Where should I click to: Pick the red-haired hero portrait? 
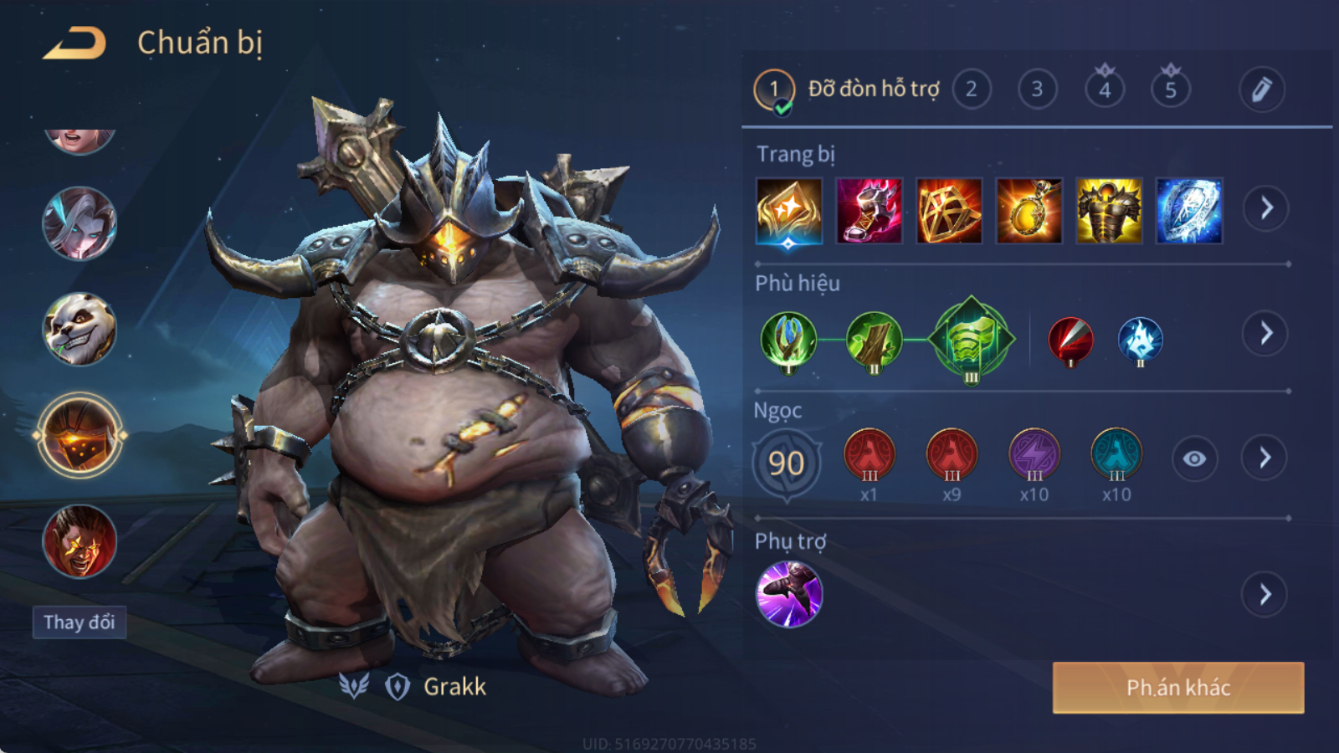[79, 541]
